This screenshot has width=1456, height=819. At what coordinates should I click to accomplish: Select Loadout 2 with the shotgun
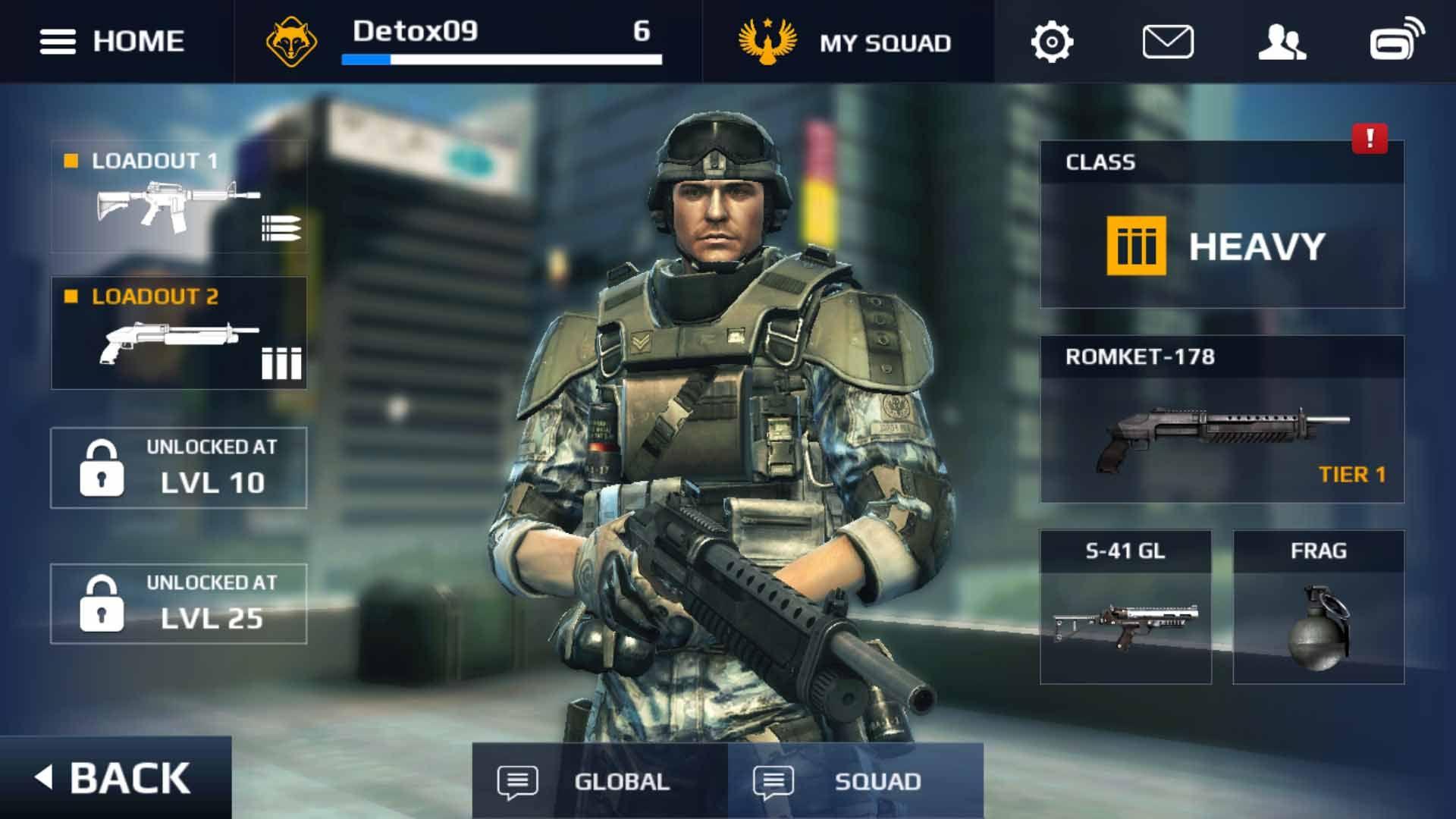tap(179, 333)
